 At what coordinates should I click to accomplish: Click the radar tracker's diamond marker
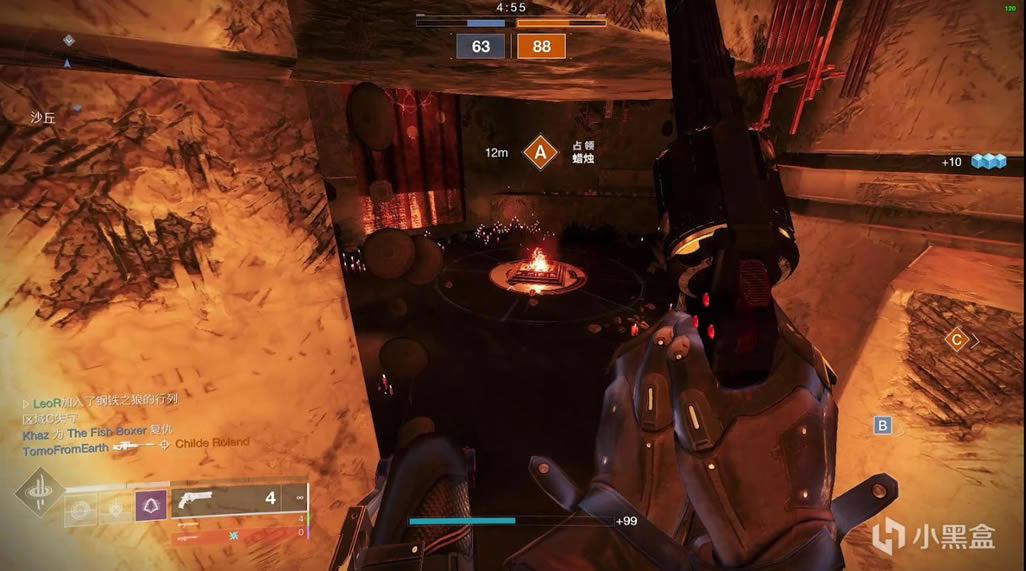pyautogui.click(x=68, y=40)
